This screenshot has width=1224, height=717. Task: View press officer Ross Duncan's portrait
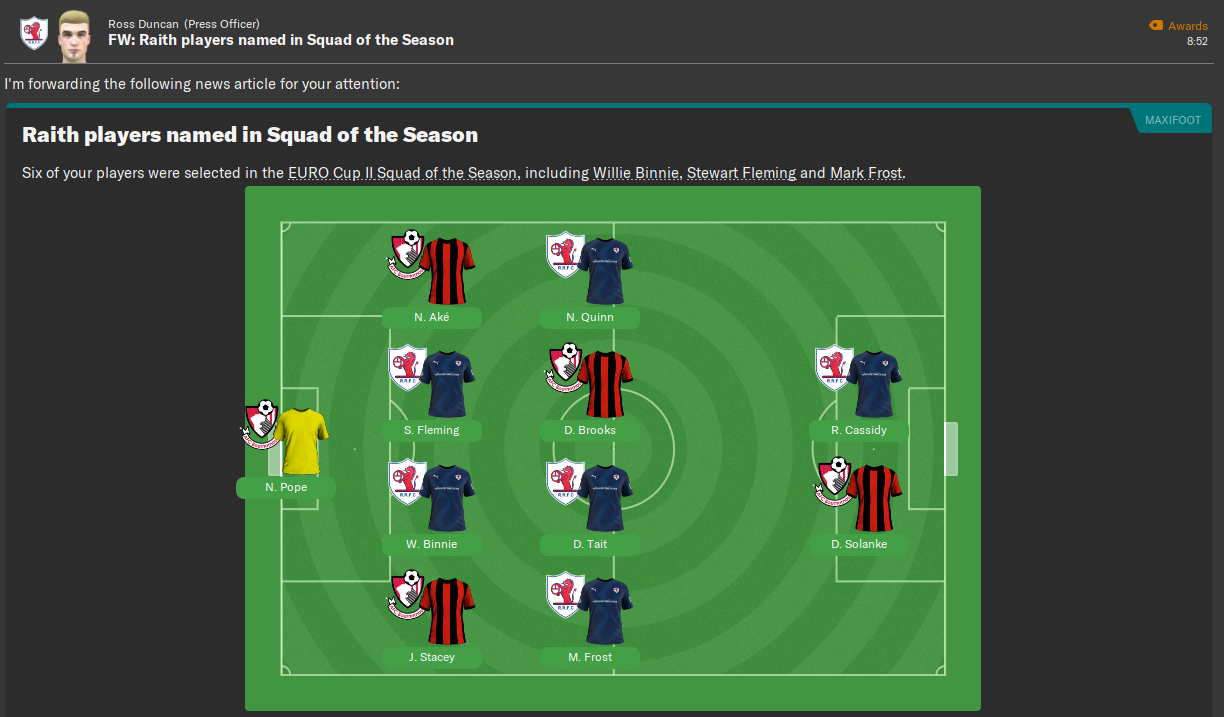[75, 33]
